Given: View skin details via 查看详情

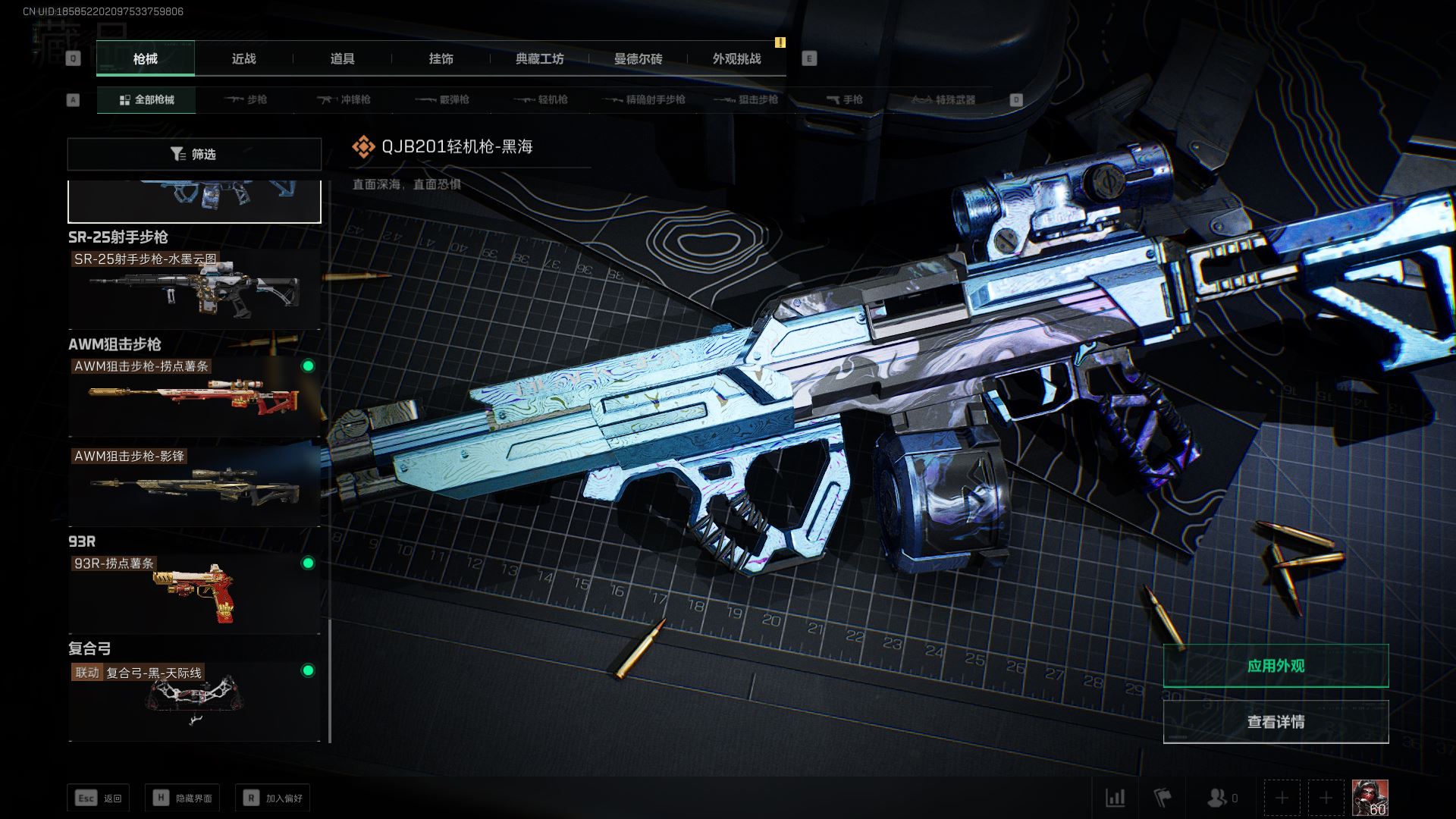Looking at the screenshot, I should pyautogui.click(x=1276, y=722).
